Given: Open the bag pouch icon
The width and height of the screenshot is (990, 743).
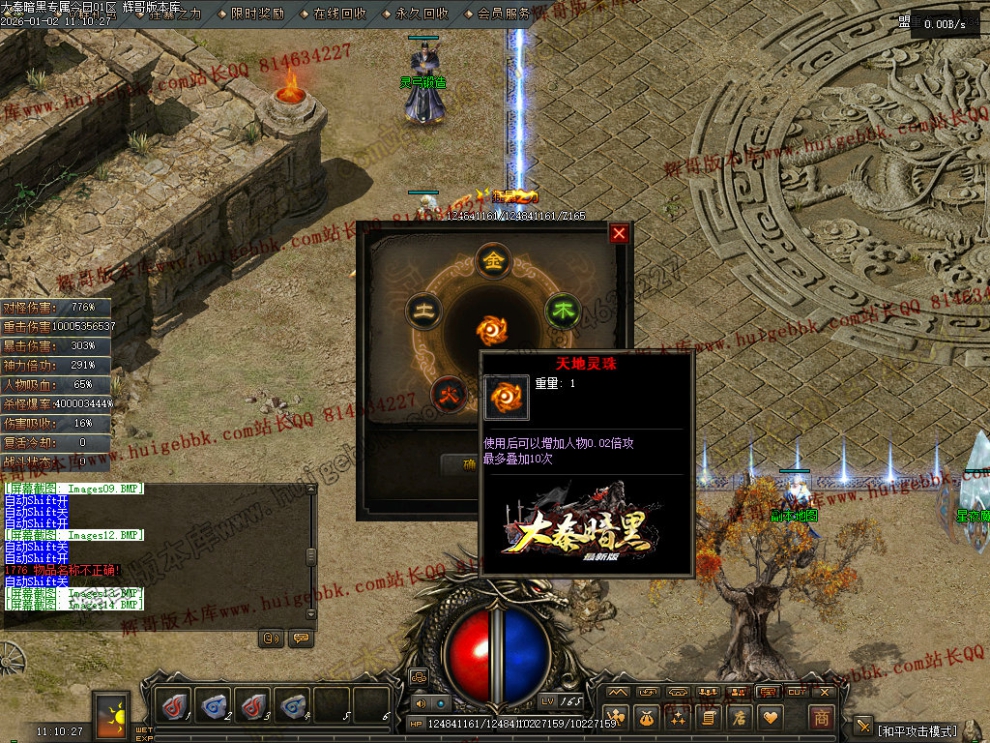Looking at the screenshot, I should (647, 717).
